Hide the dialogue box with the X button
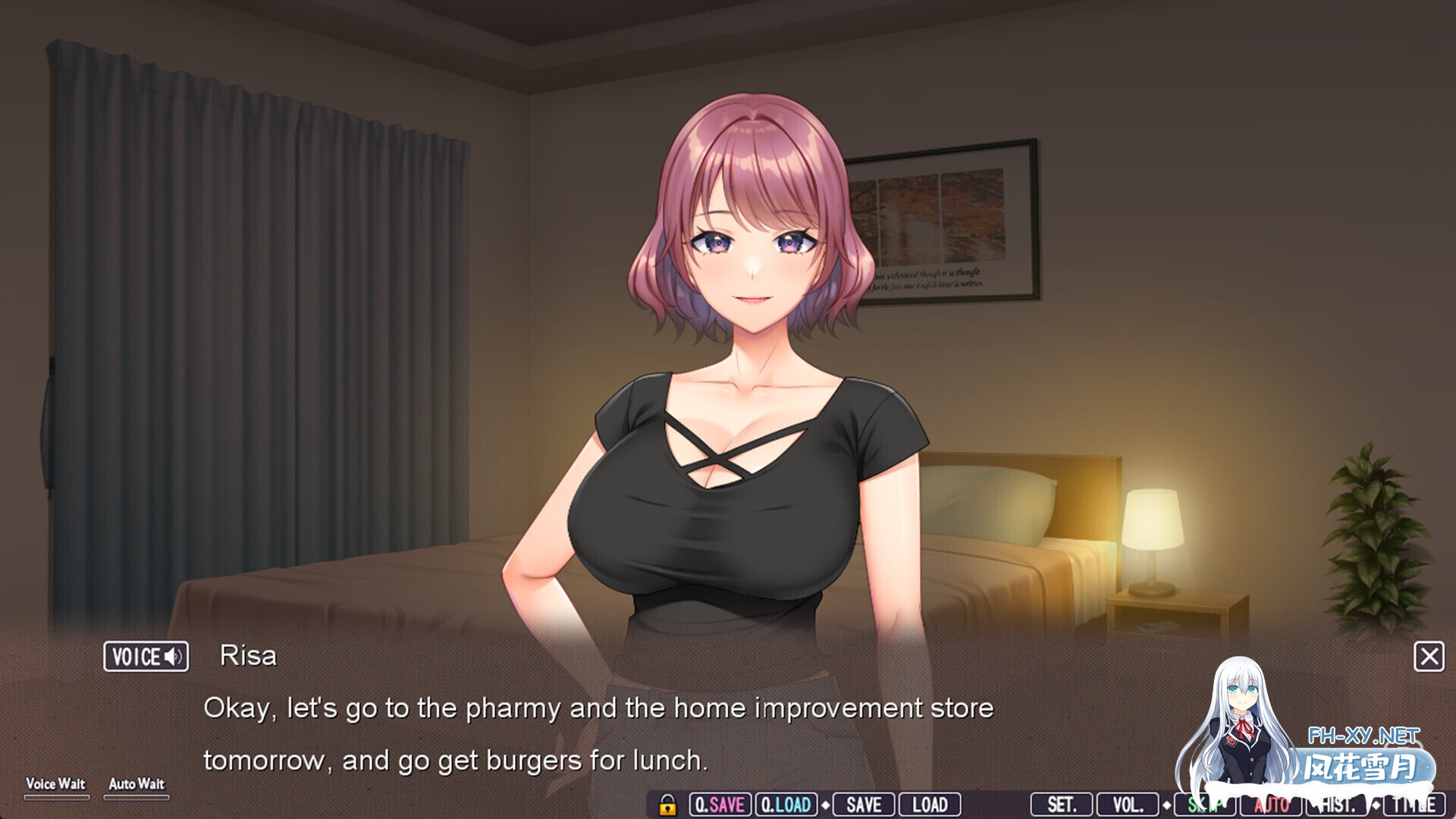 [1430, 657]
